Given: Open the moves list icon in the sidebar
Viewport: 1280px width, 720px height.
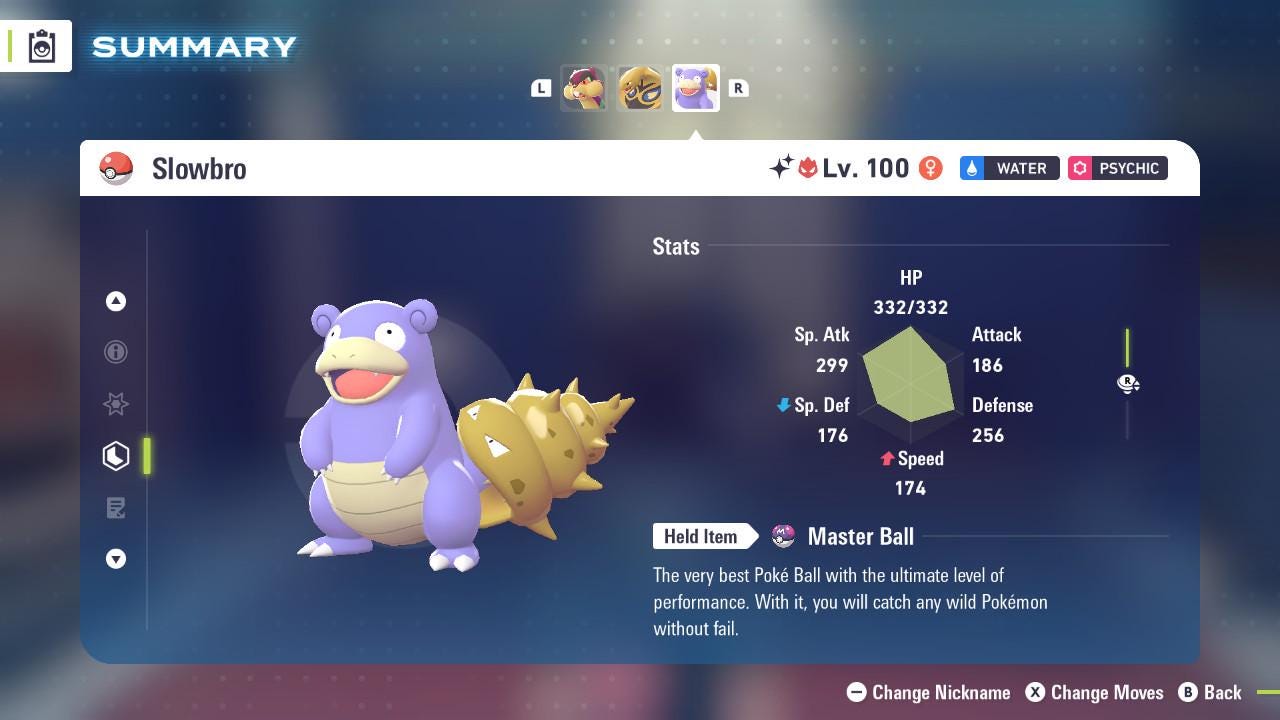Looking at the screenshot, I should click(116, 508).
